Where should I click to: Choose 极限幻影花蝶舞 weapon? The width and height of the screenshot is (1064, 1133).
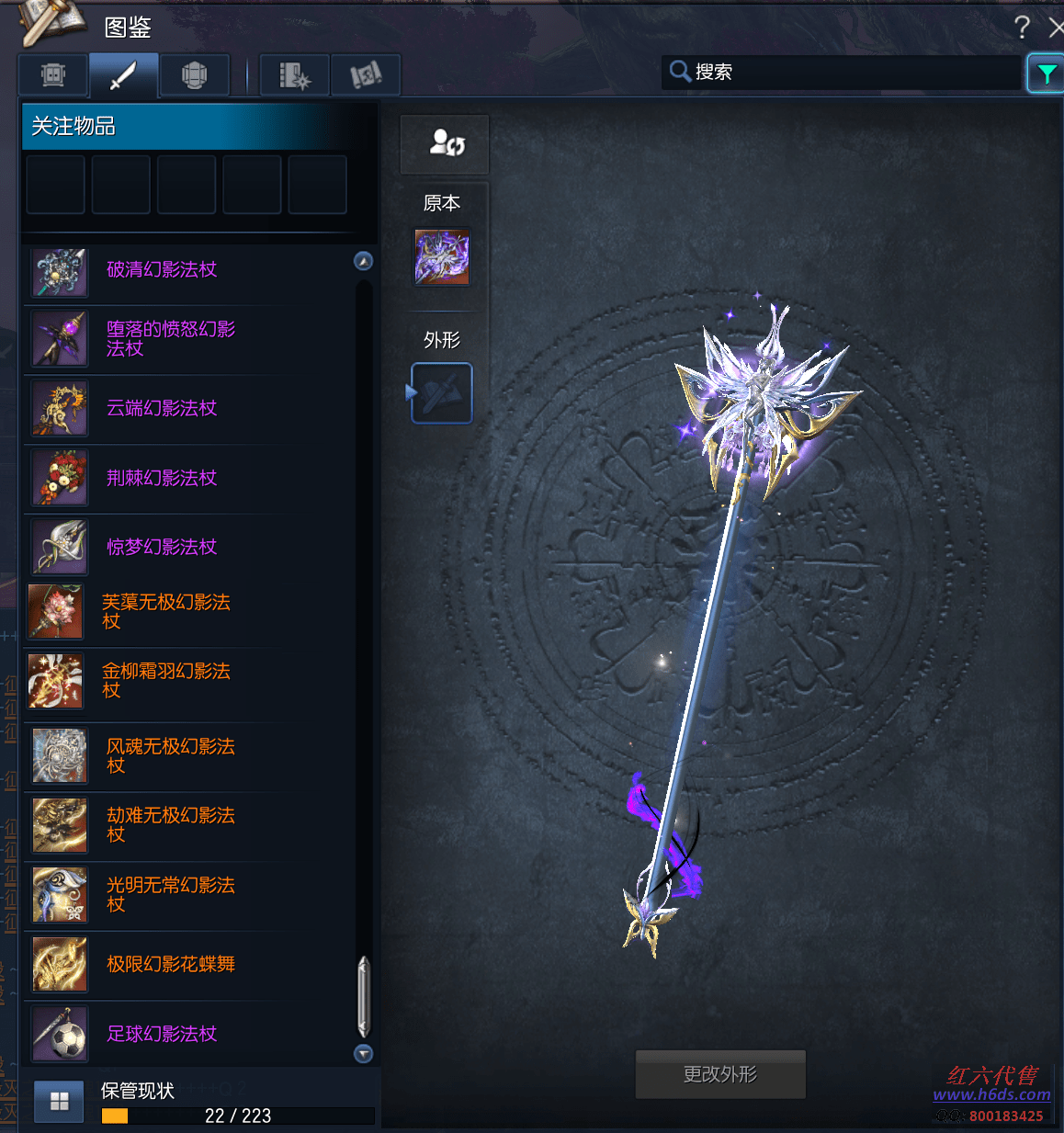(171, 964)
